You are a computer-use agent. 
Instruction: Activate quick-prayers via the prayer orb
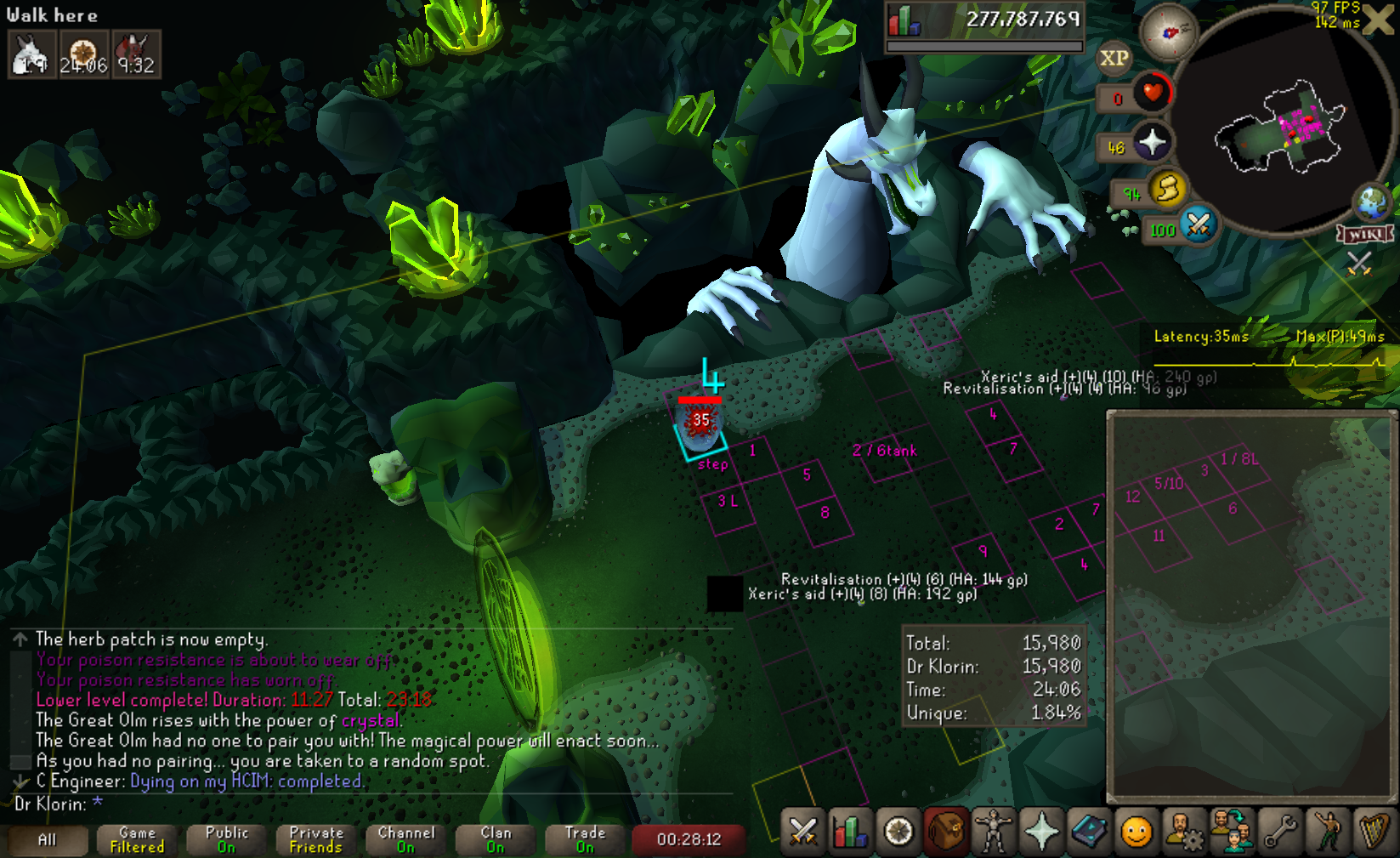point(1152,142)
